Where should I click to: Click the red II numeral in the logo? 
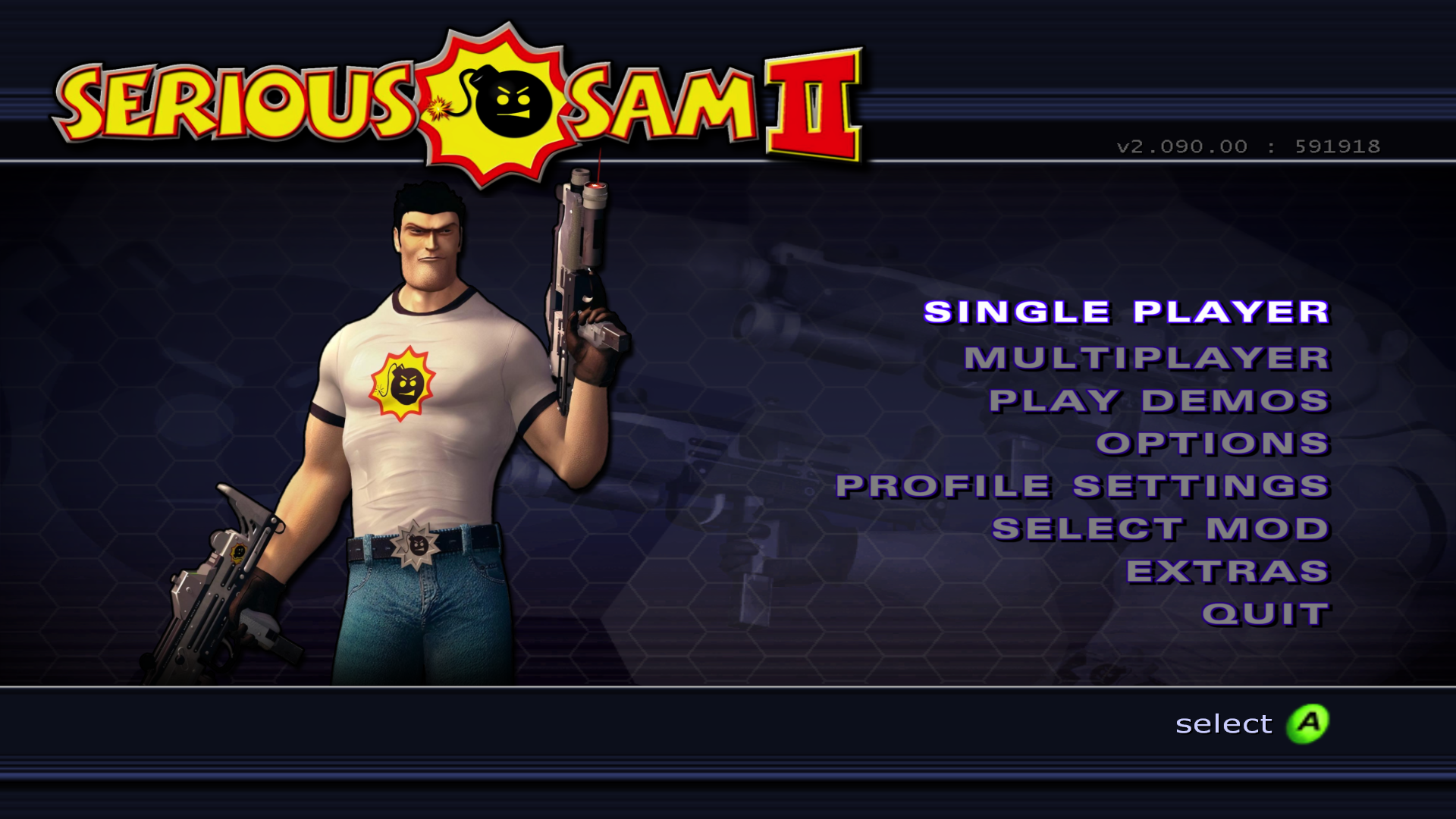(813, 102)
